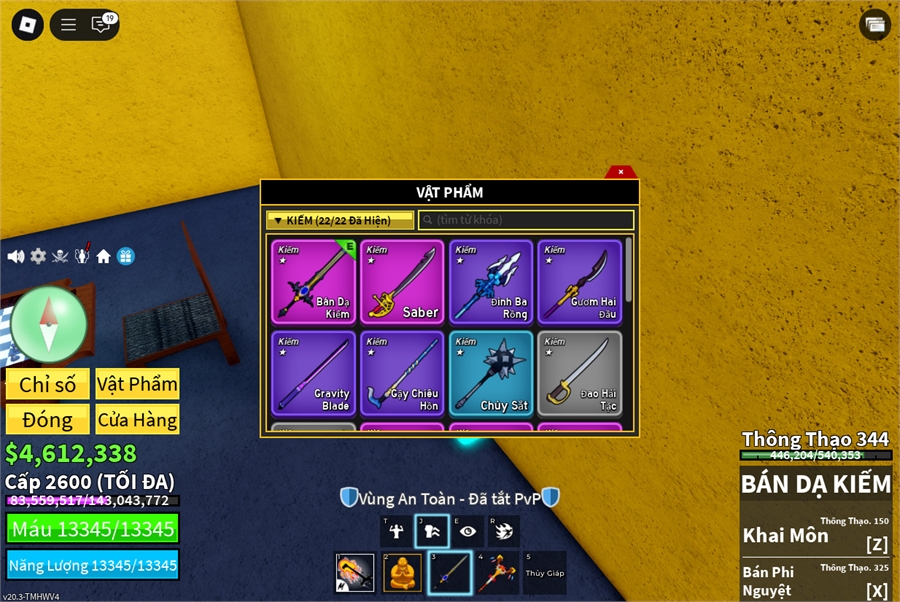Select the Bán Dạ Kiếm sword
The width and height of the screenshot is (900, 602).
(313, 282)
